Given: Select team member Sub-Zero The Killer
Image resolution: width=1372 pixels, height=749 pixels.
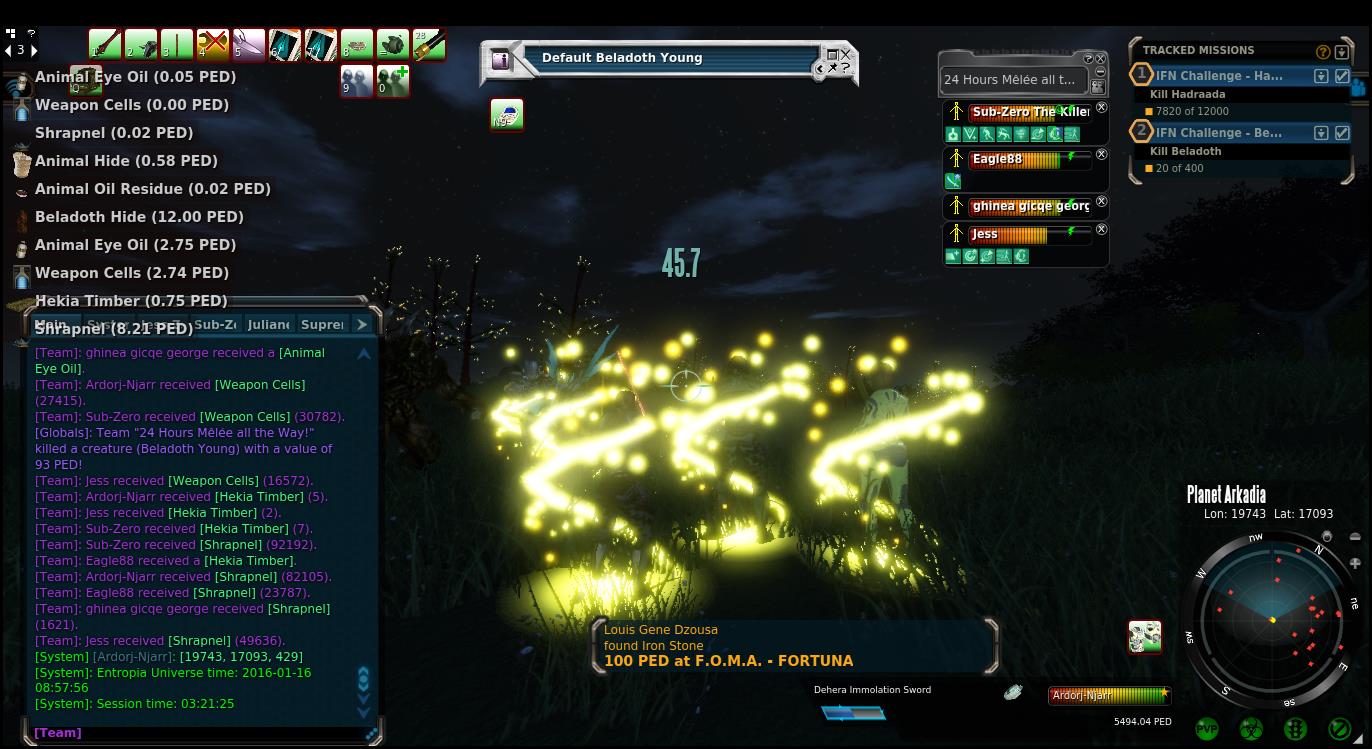Looking at the screenshot, I should (1029, 112).
